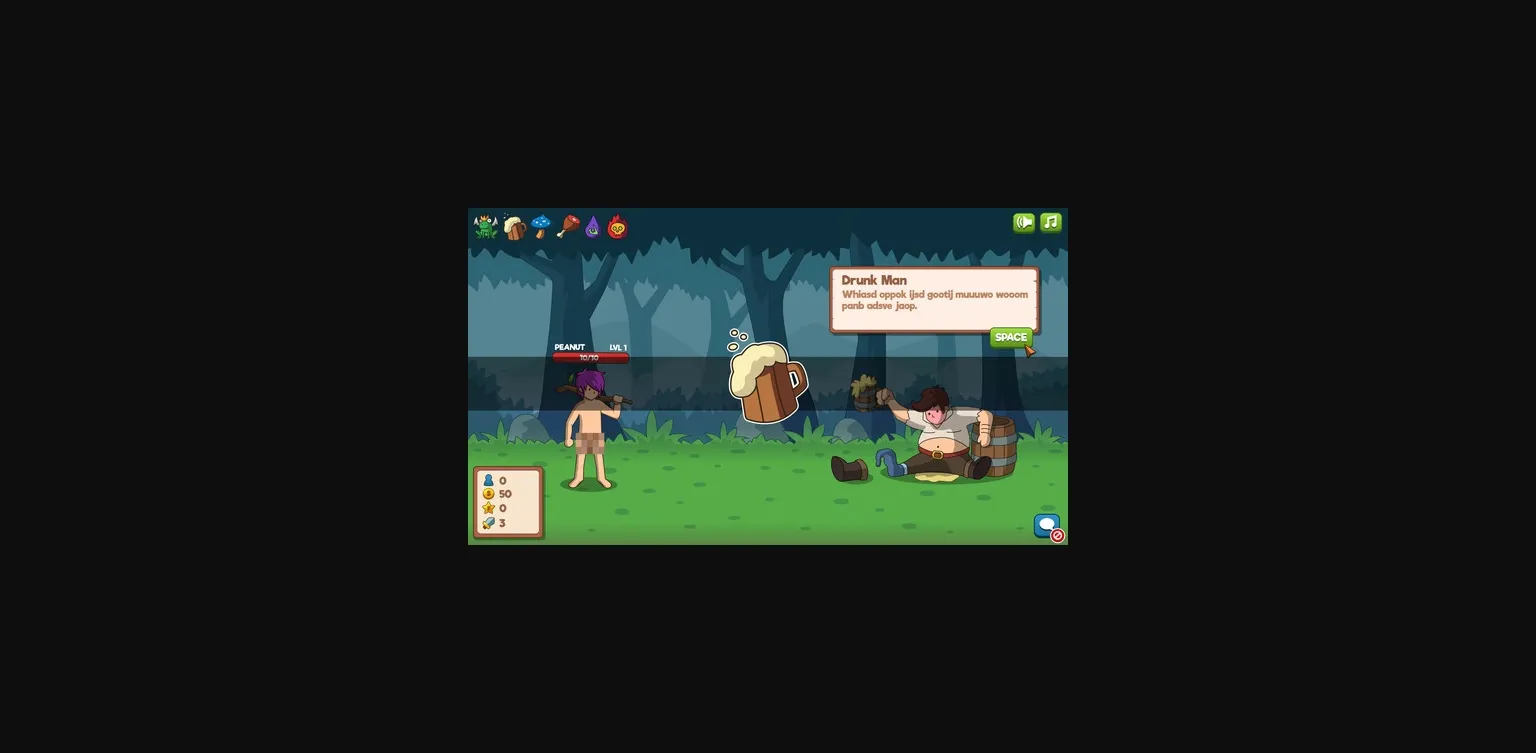The width and height of the screenshot is (1536, 753).
Task: Choose the flaming skull icon
Action: (x=616, y=226)
